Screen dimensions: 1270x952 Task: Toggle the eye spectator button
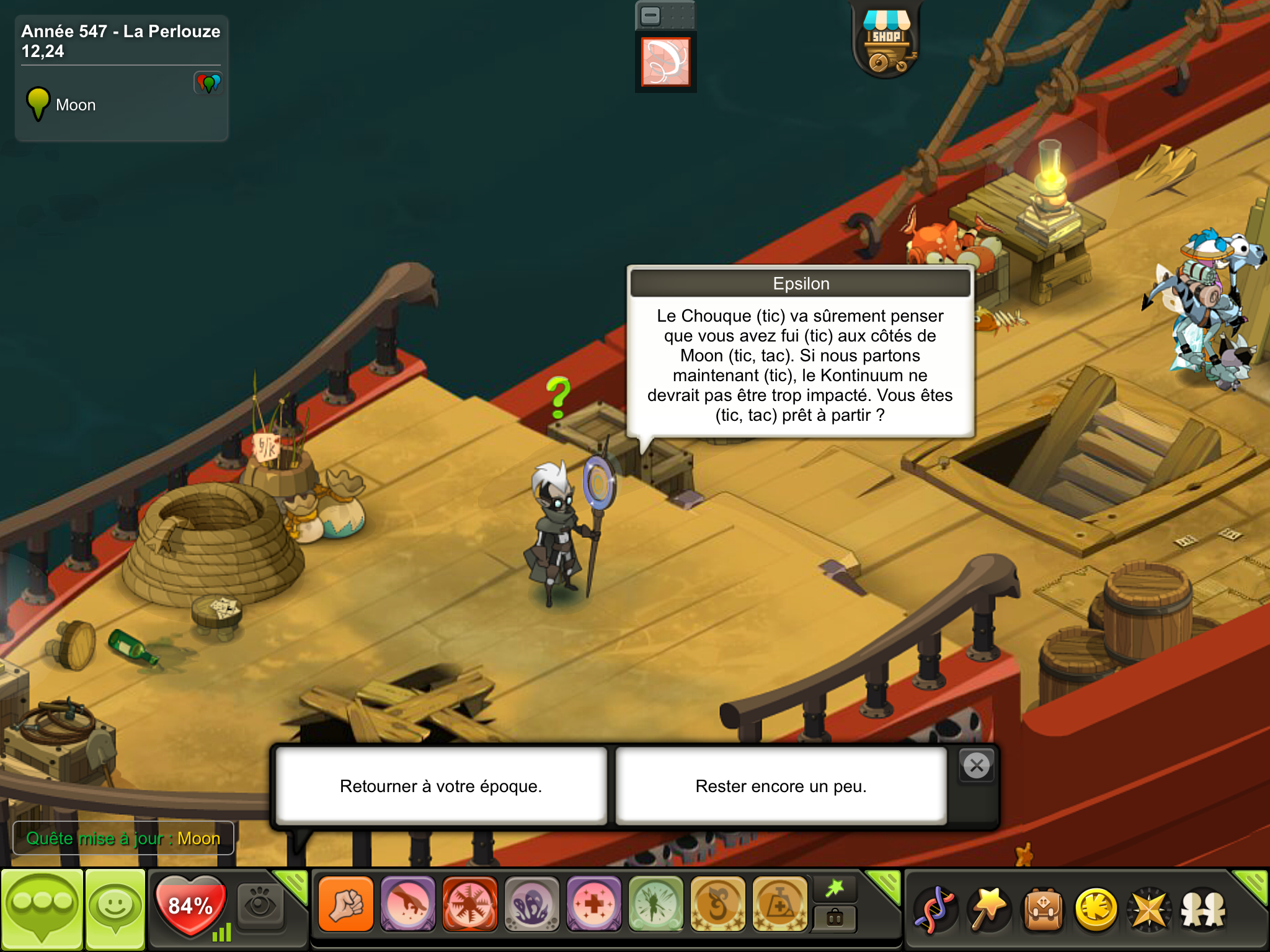click(x=260, y=904)
